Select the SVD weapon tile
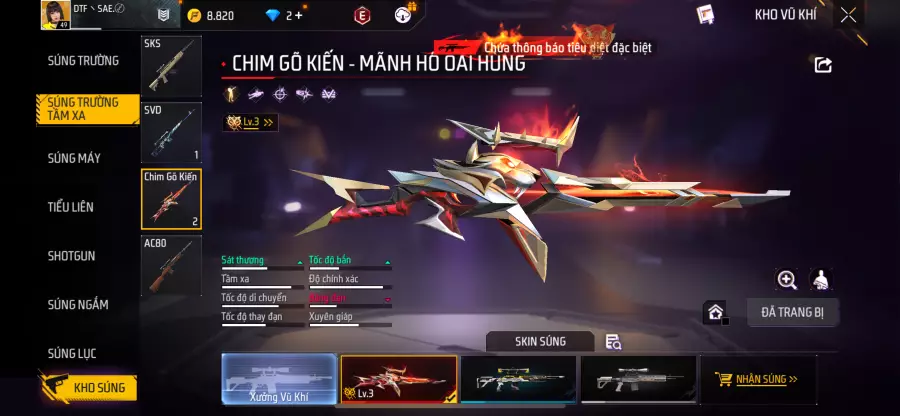Viewport: 900px width, 416px height. coord(171,132)
